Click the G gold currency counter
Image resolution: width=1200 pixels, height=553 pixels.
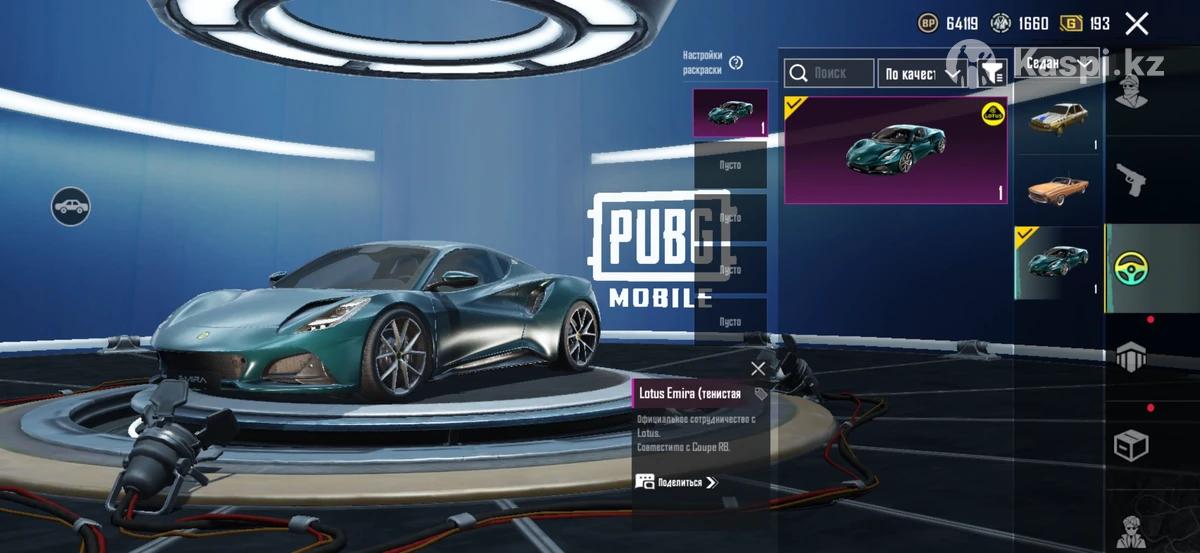click(1085, 24)
